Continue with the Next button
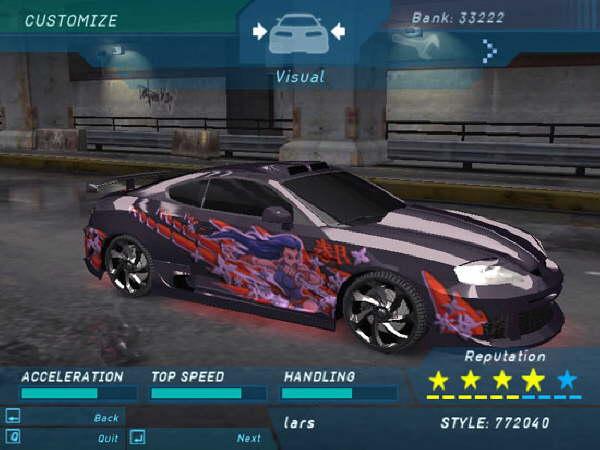 248,437
